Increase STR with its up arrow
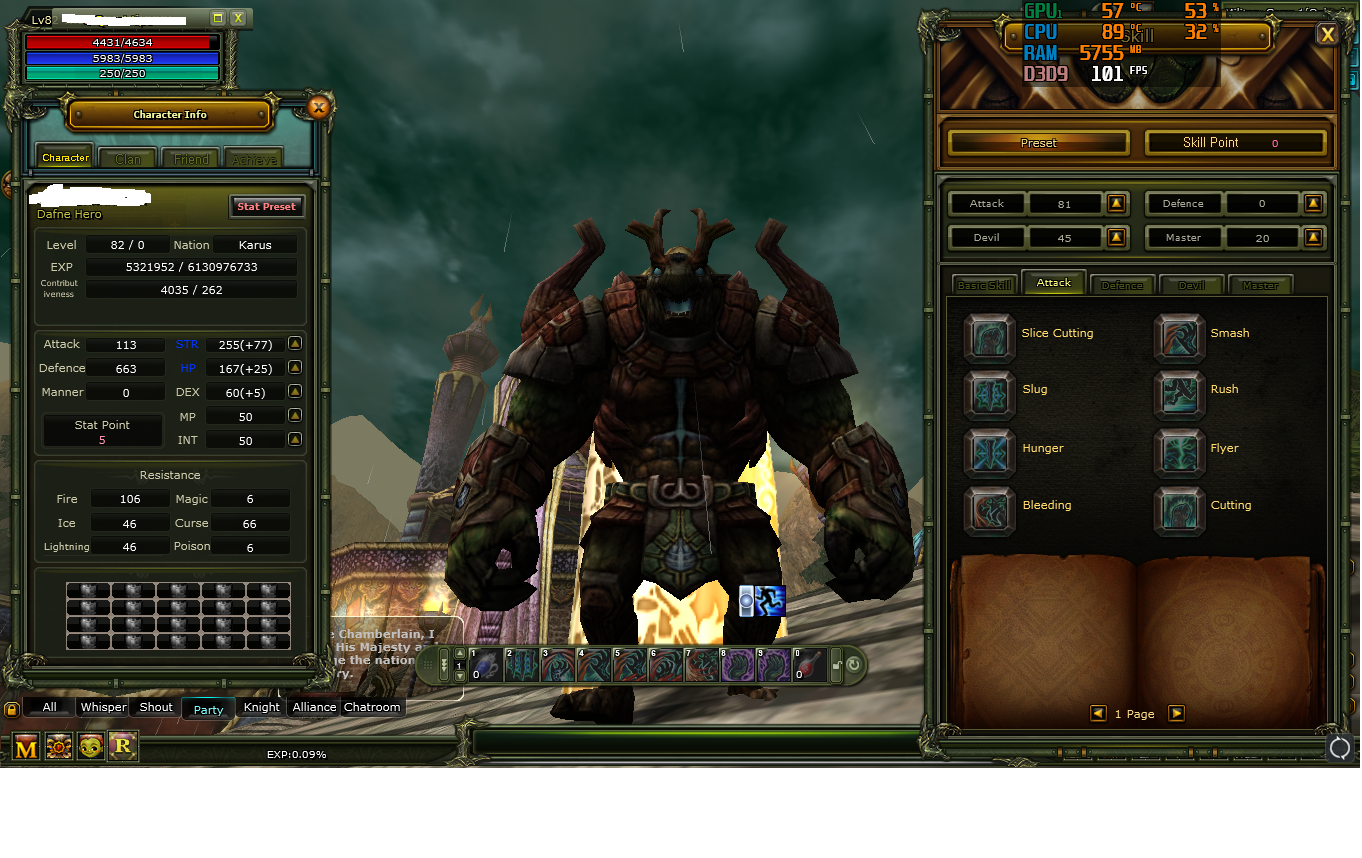 [294, 343]
